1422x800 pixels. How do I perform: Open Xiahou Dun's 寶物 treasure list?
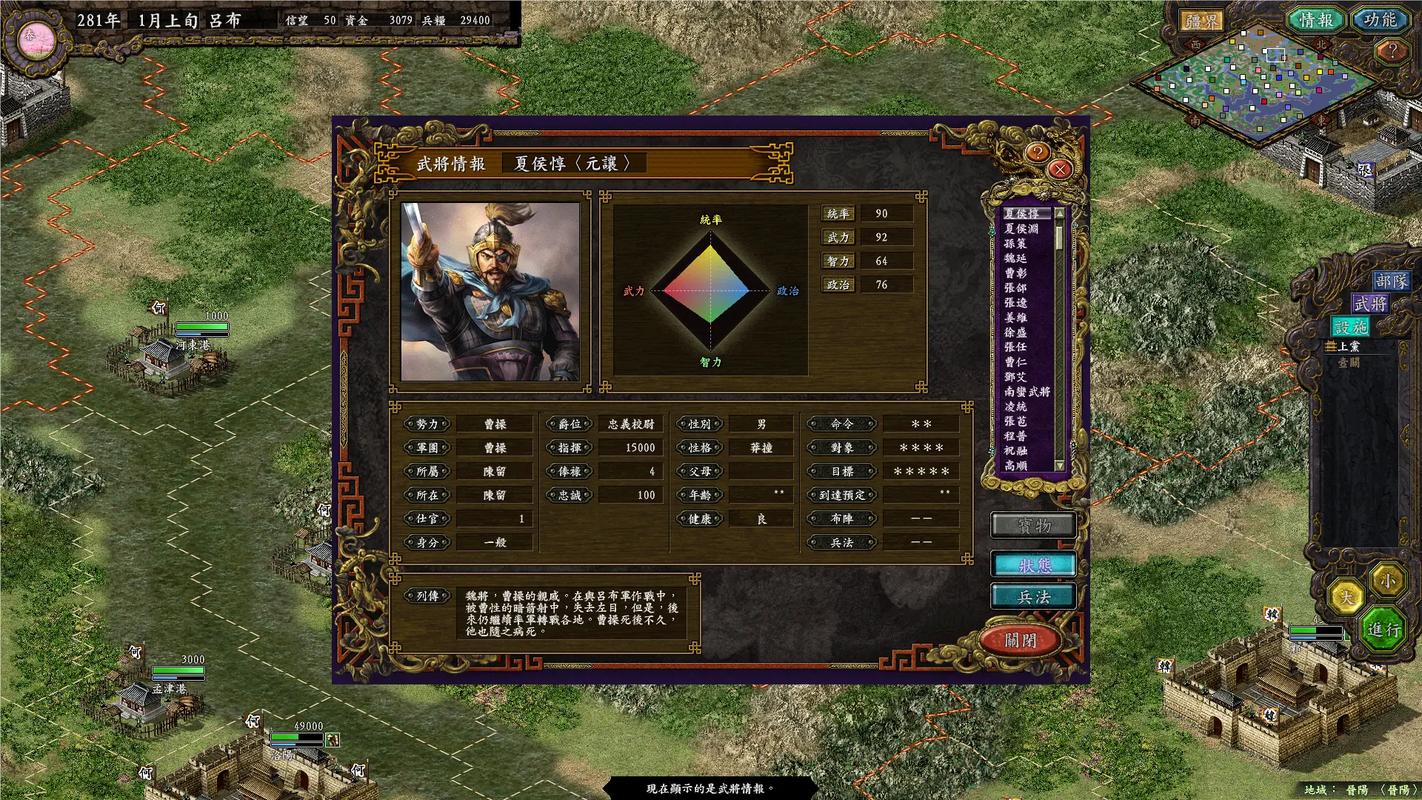(x=1032, y=524)
